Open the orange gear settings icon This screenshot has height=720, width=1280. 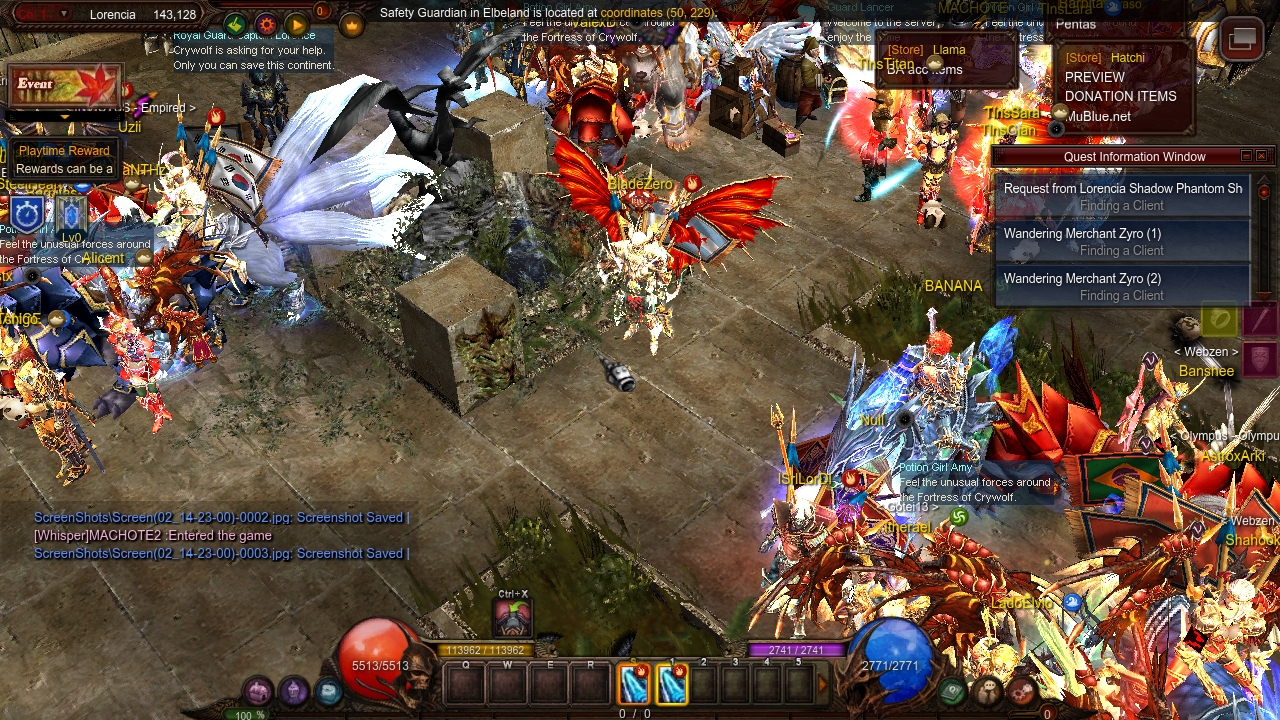[266, 25]
